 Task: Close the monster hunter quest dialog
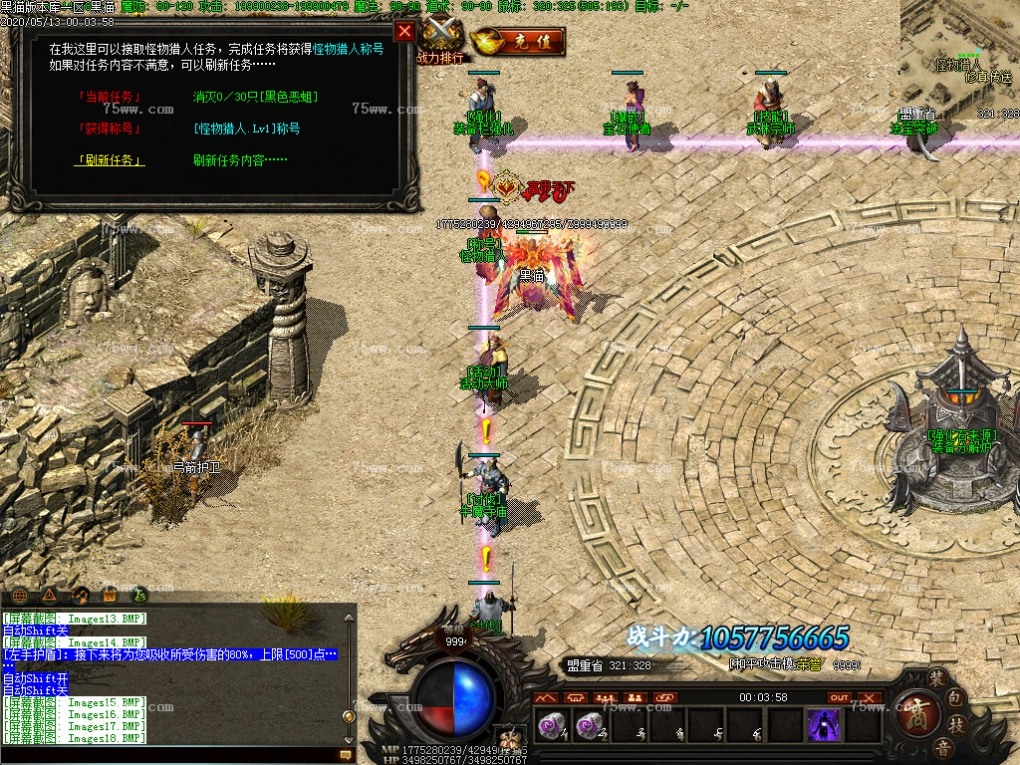pyautogui.click(x=404, y=31)
